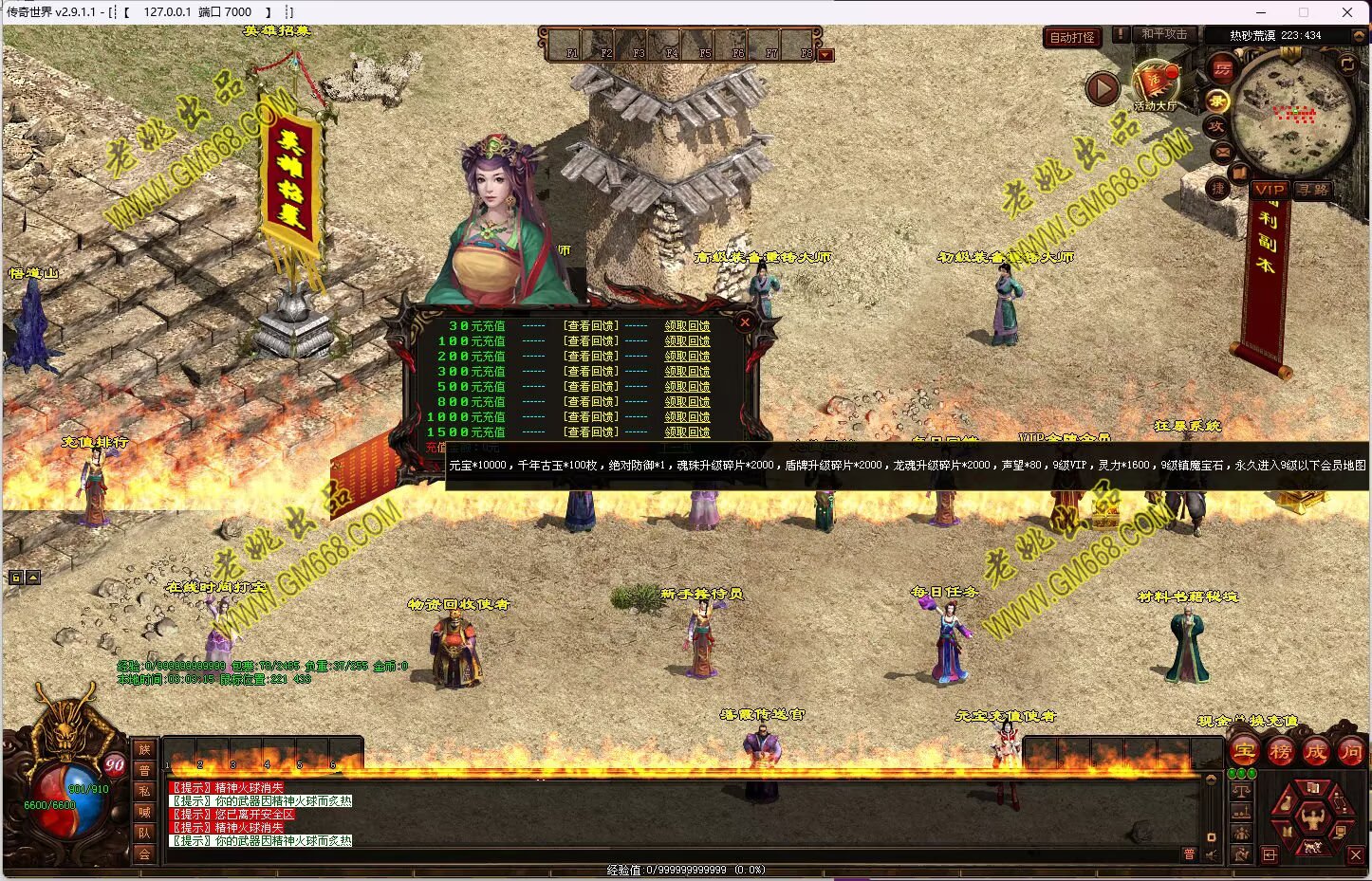The height and width of the screenshot is (881, 1372).
Task: Open the 成 achievements panel
Action: 1315,752
